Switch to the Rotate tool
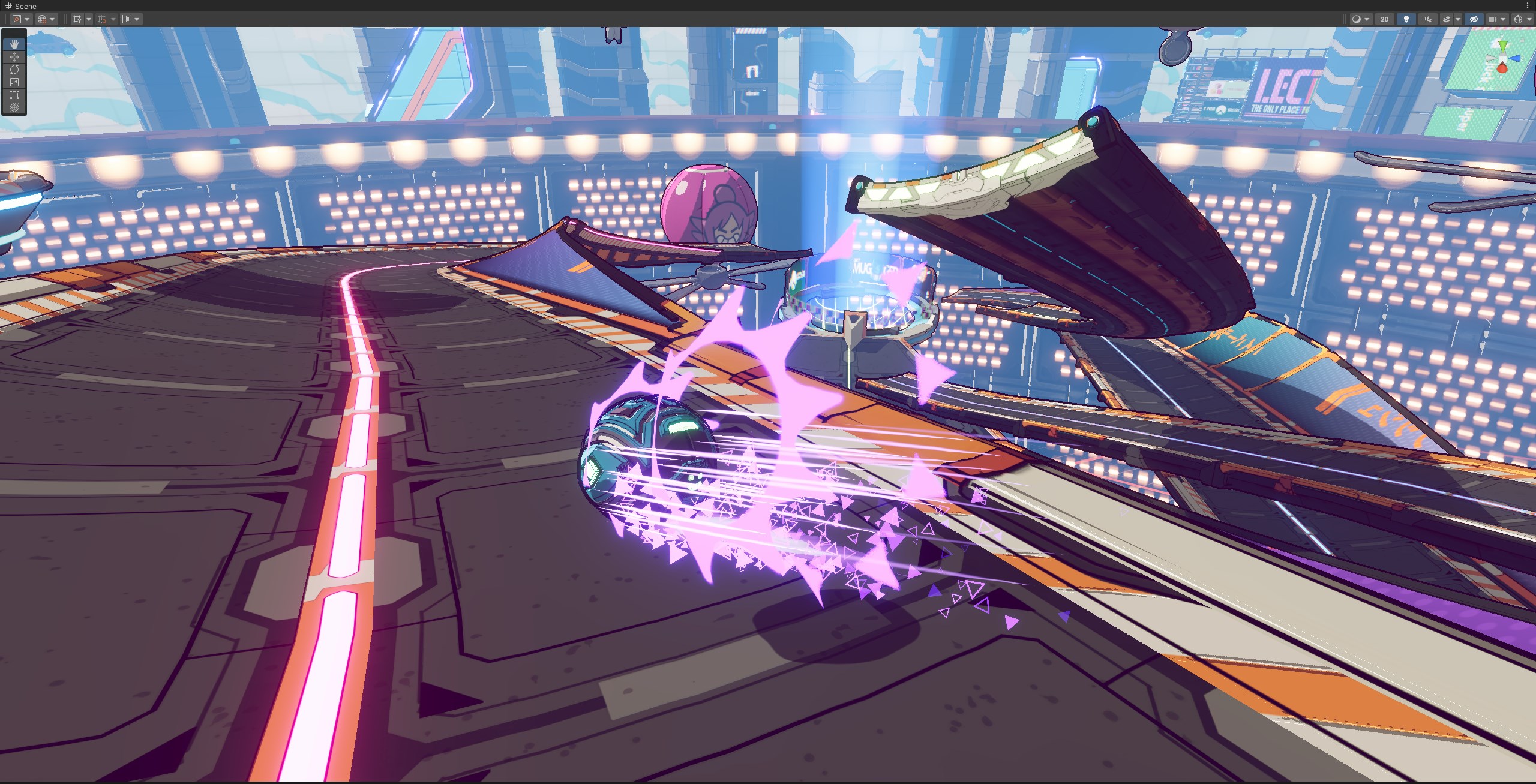Image resolution: width=1536 pixels, height=784 pixels. click(x=14, y=69)
